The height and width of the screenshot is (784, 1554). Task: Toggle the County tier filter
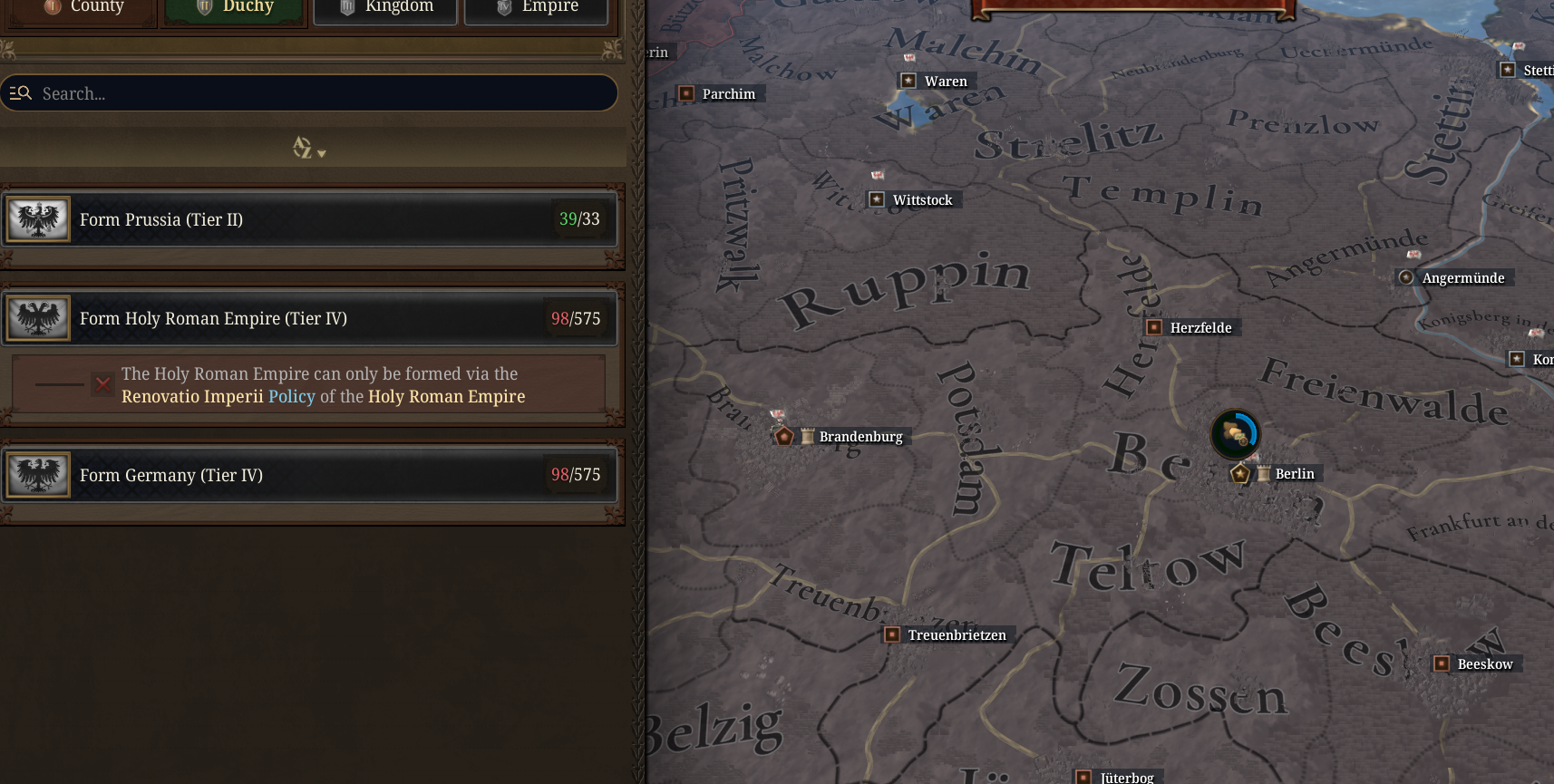[x=82, y=6]
